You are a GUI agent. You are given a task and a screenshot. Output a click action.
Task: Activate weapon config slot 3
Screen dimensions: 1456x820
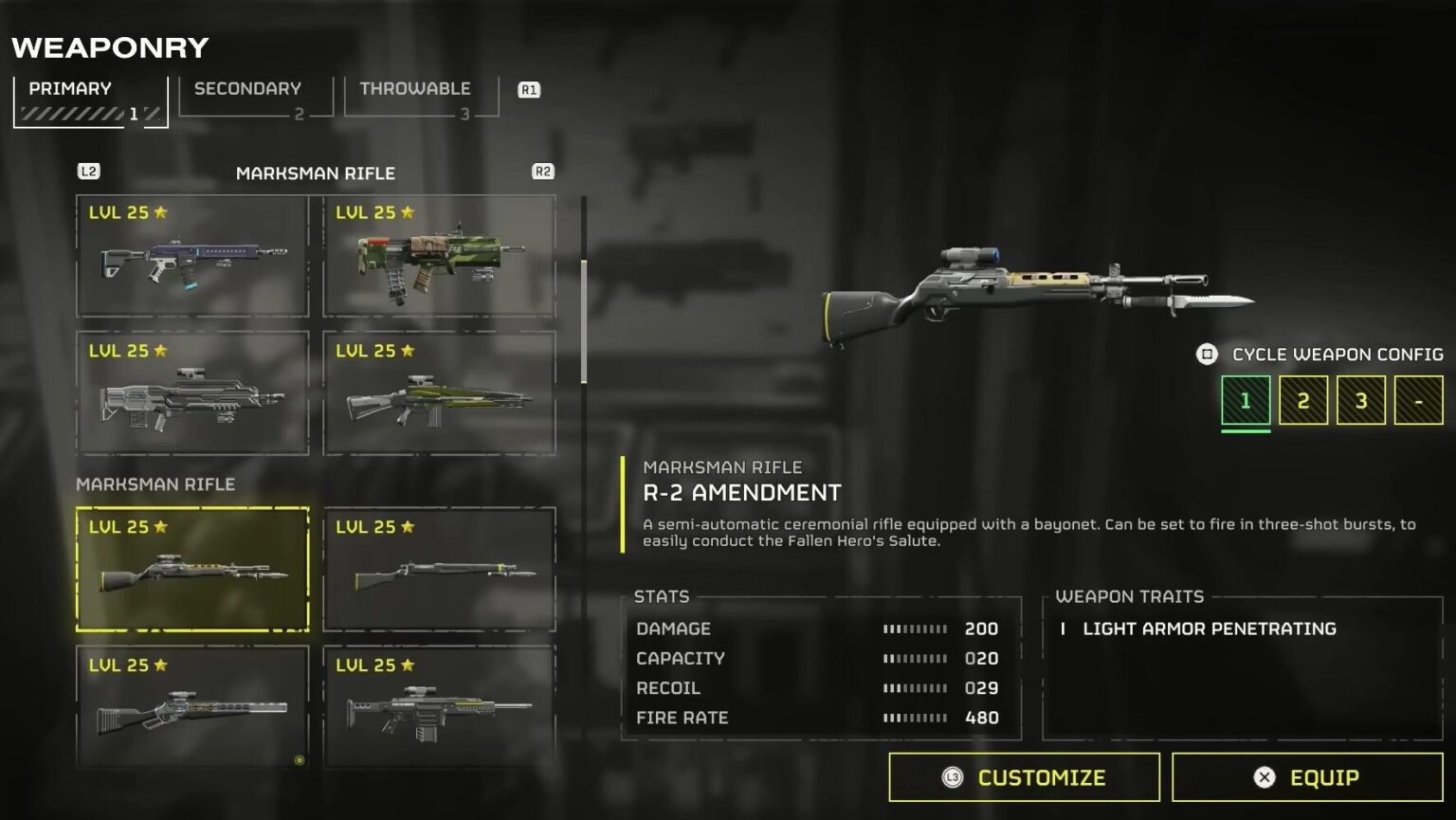tap(1359, 400)
